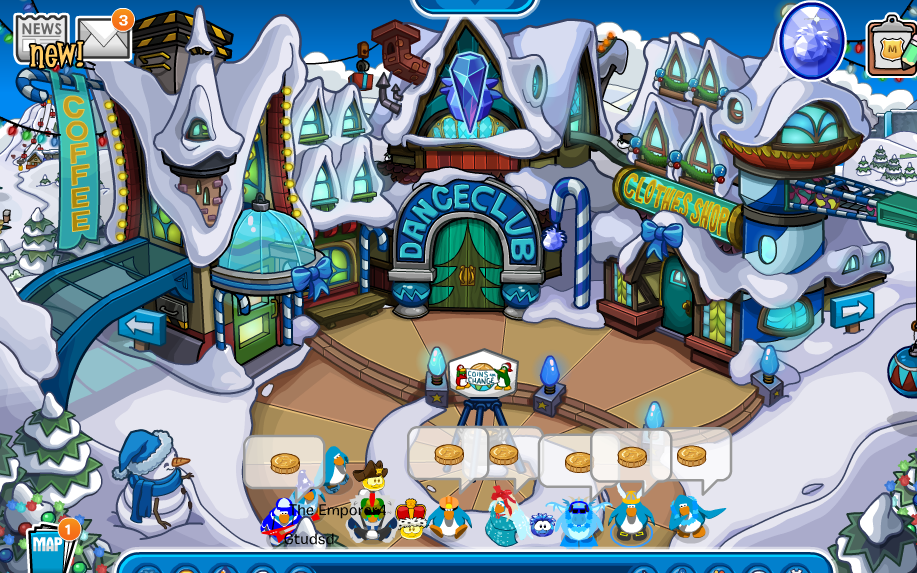Open the blue crystal party icon
Screen dimensions: 917x573
click(x=811, y=40)
